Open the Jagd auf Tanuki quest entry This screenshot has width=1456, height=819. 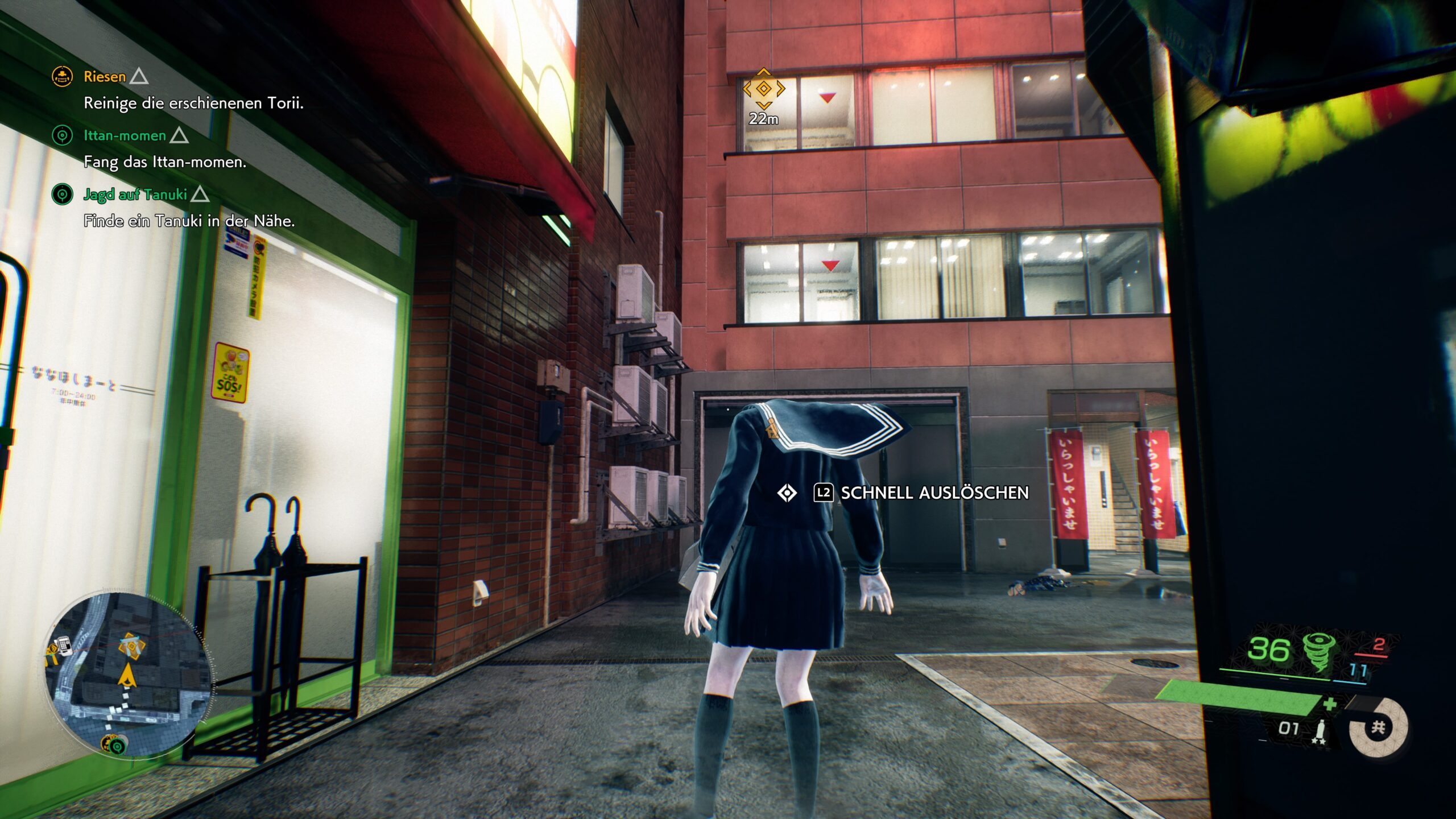coord(135,195)
